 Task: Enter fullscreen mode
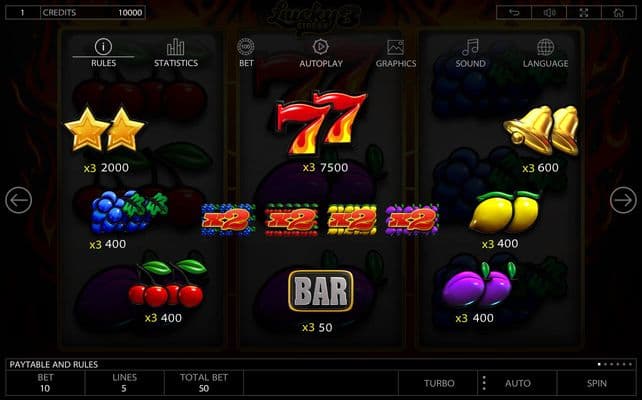pyautogui.click(x=582, y=13)
